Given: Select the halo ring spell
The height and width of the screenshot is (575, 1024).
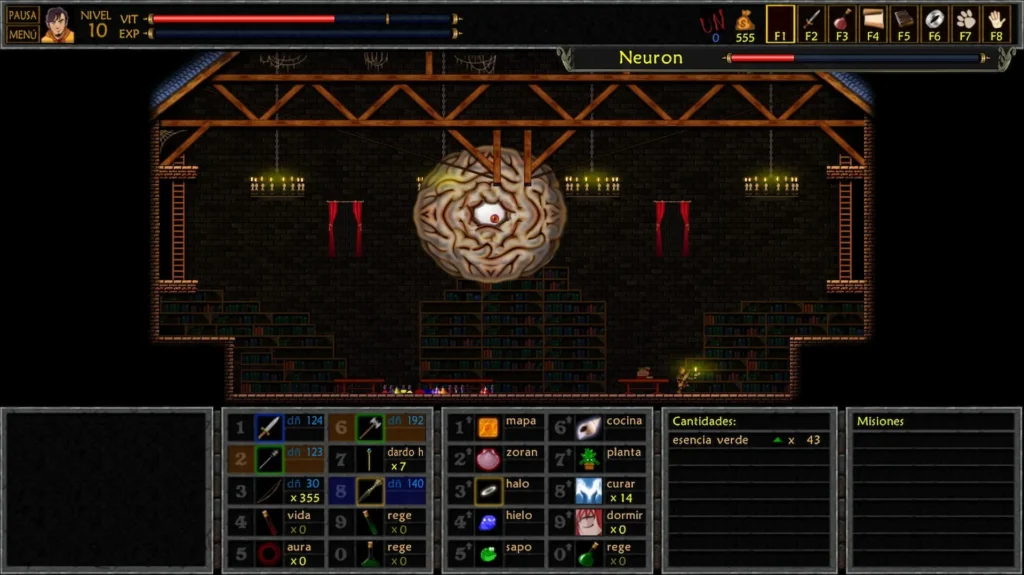Looking at the screenshot, I should pos(488,491).
